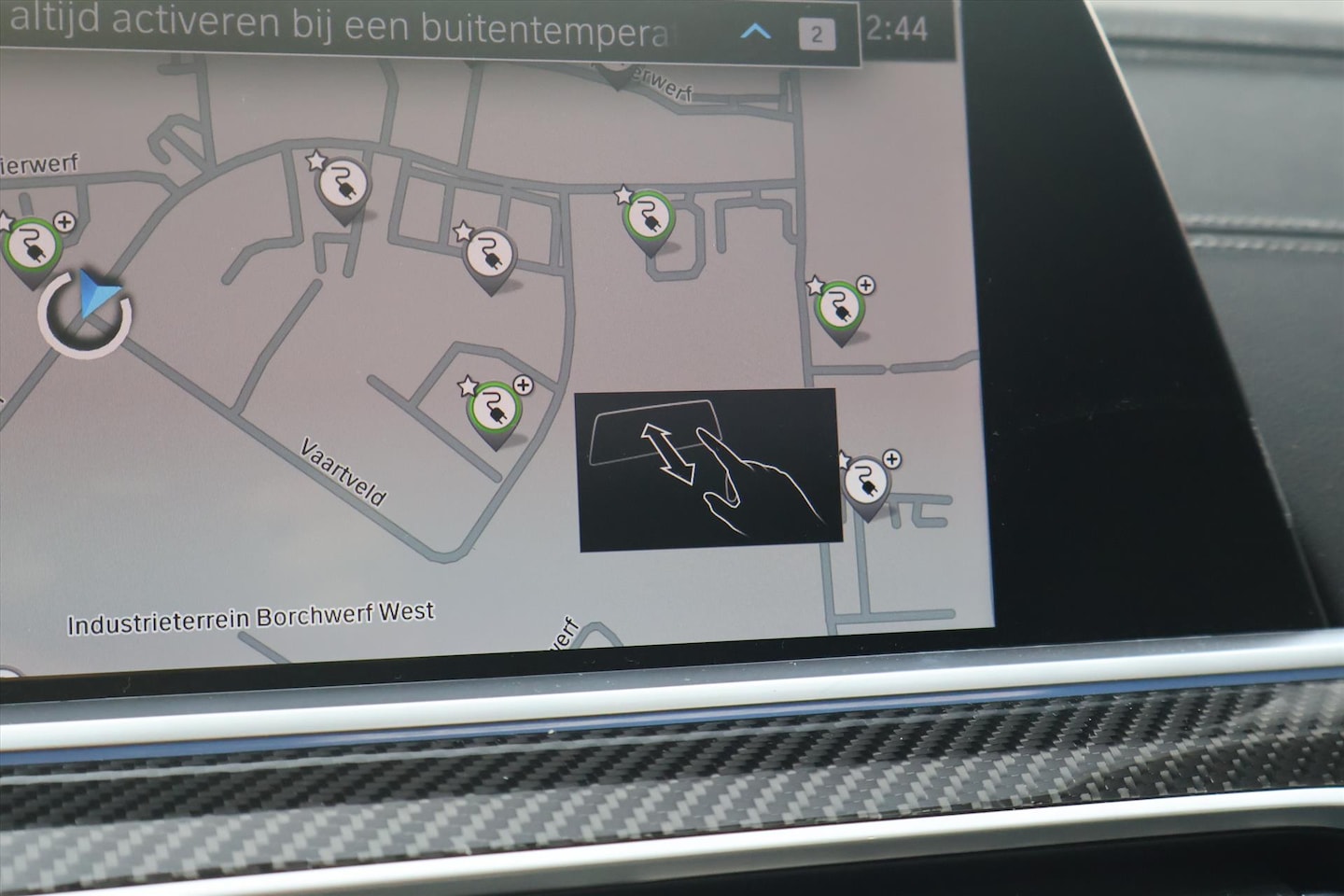Screen dimensions: 1344x896
Task: Tap the plus badge on the left-edge charger pin
Action: [x=65, y=224]
